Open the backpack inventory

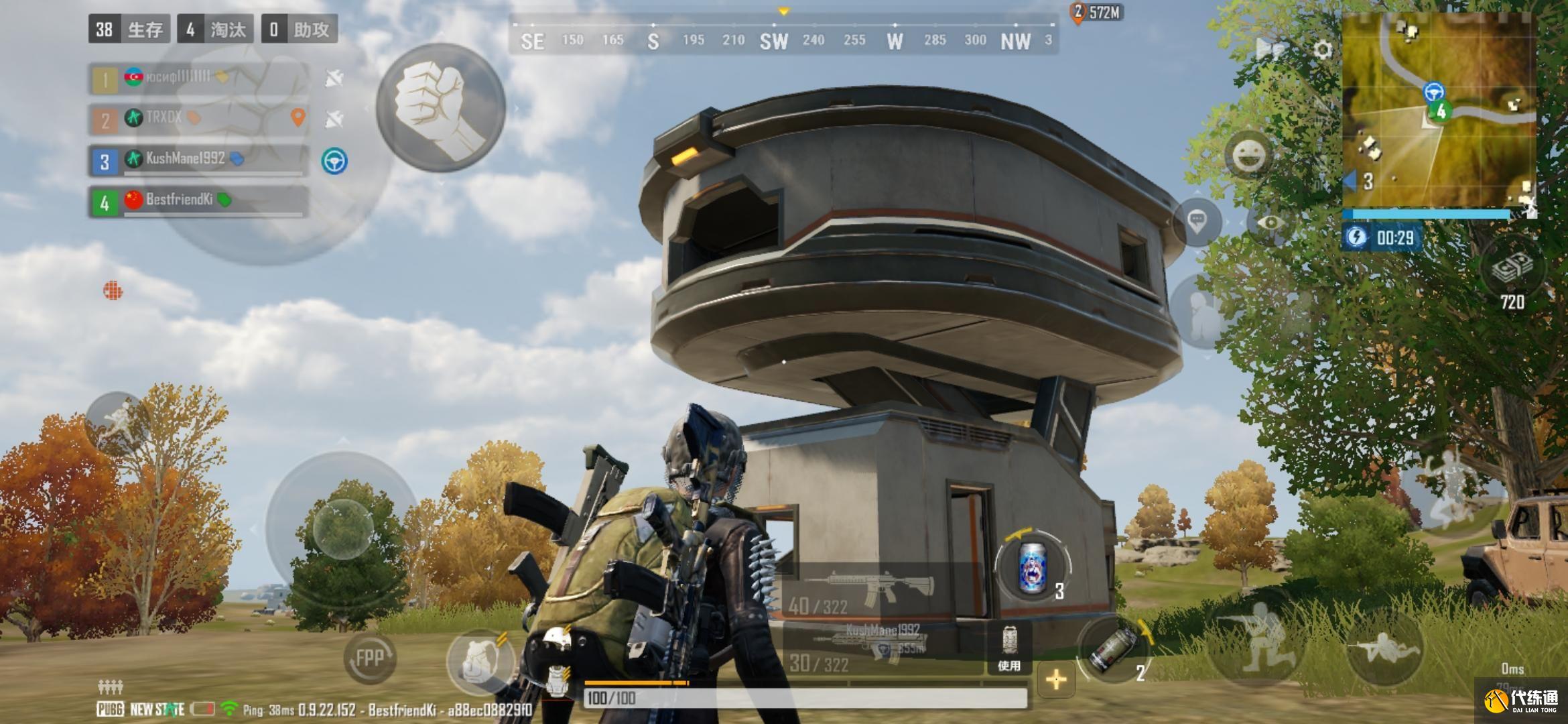click(x=480, y=659)
